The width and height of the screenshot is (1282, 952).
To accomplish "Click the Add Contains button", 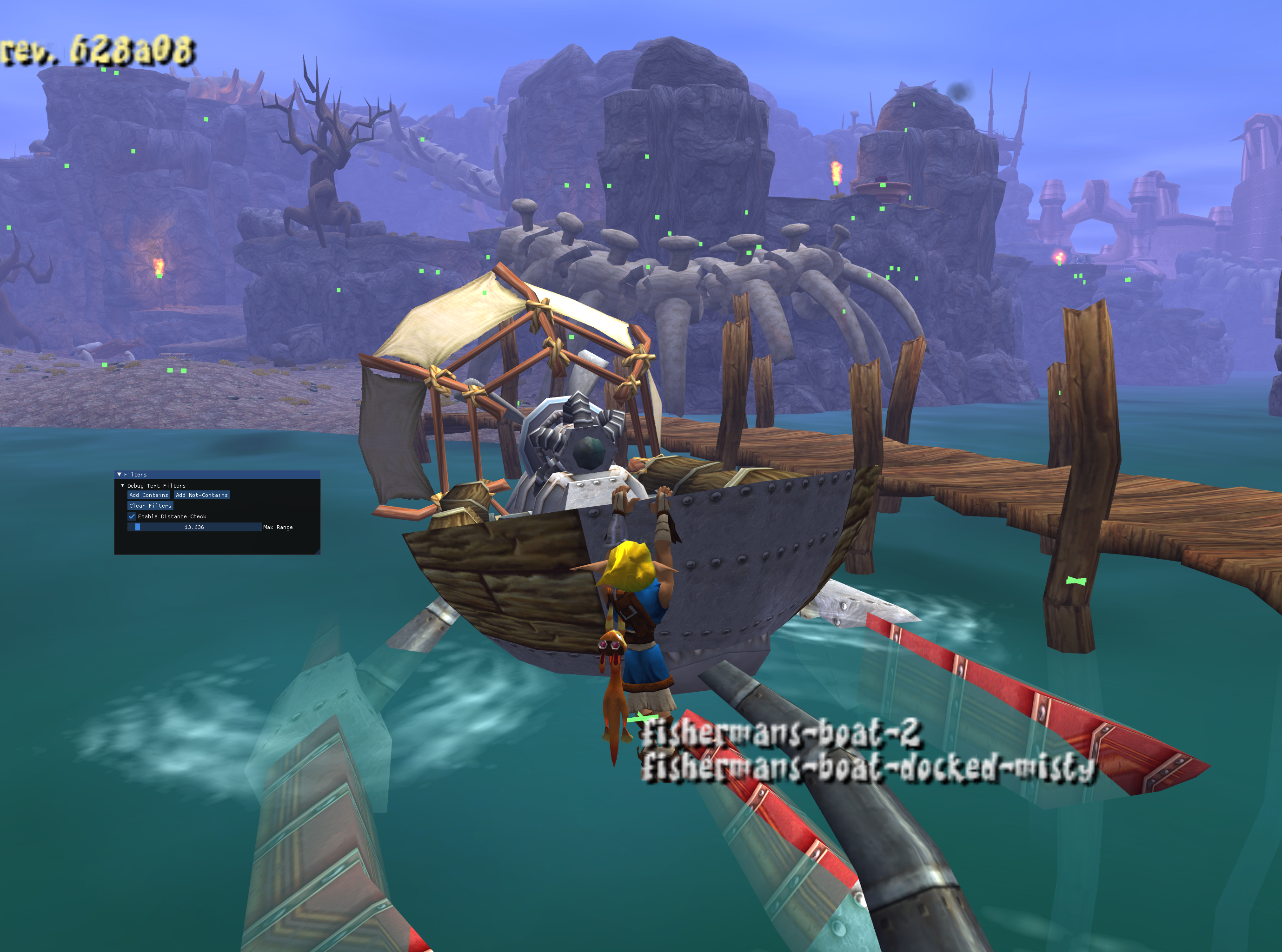I will point(149,495).
